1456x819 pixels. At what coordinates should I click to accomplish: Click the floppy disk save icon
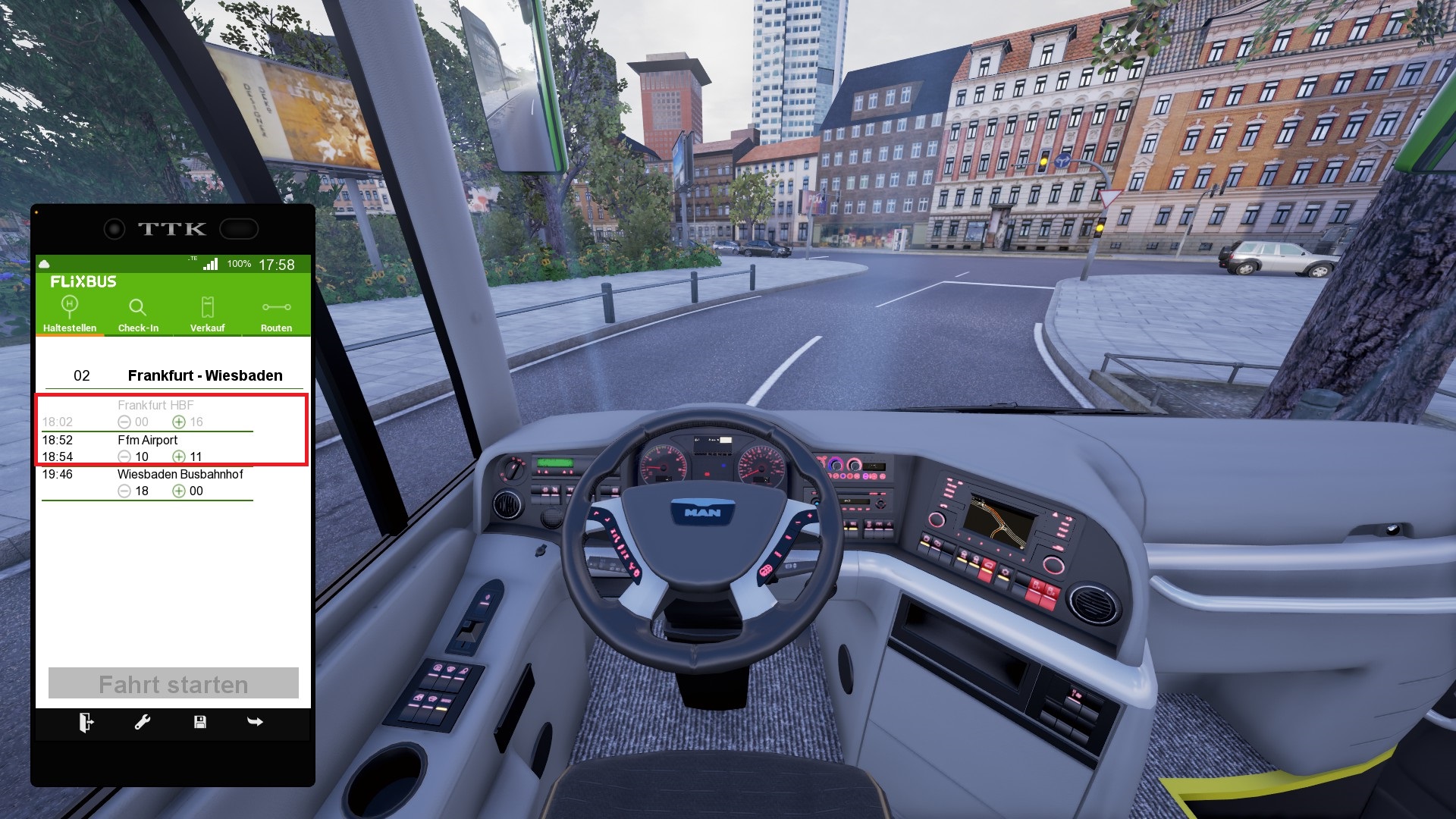[200, 723]
